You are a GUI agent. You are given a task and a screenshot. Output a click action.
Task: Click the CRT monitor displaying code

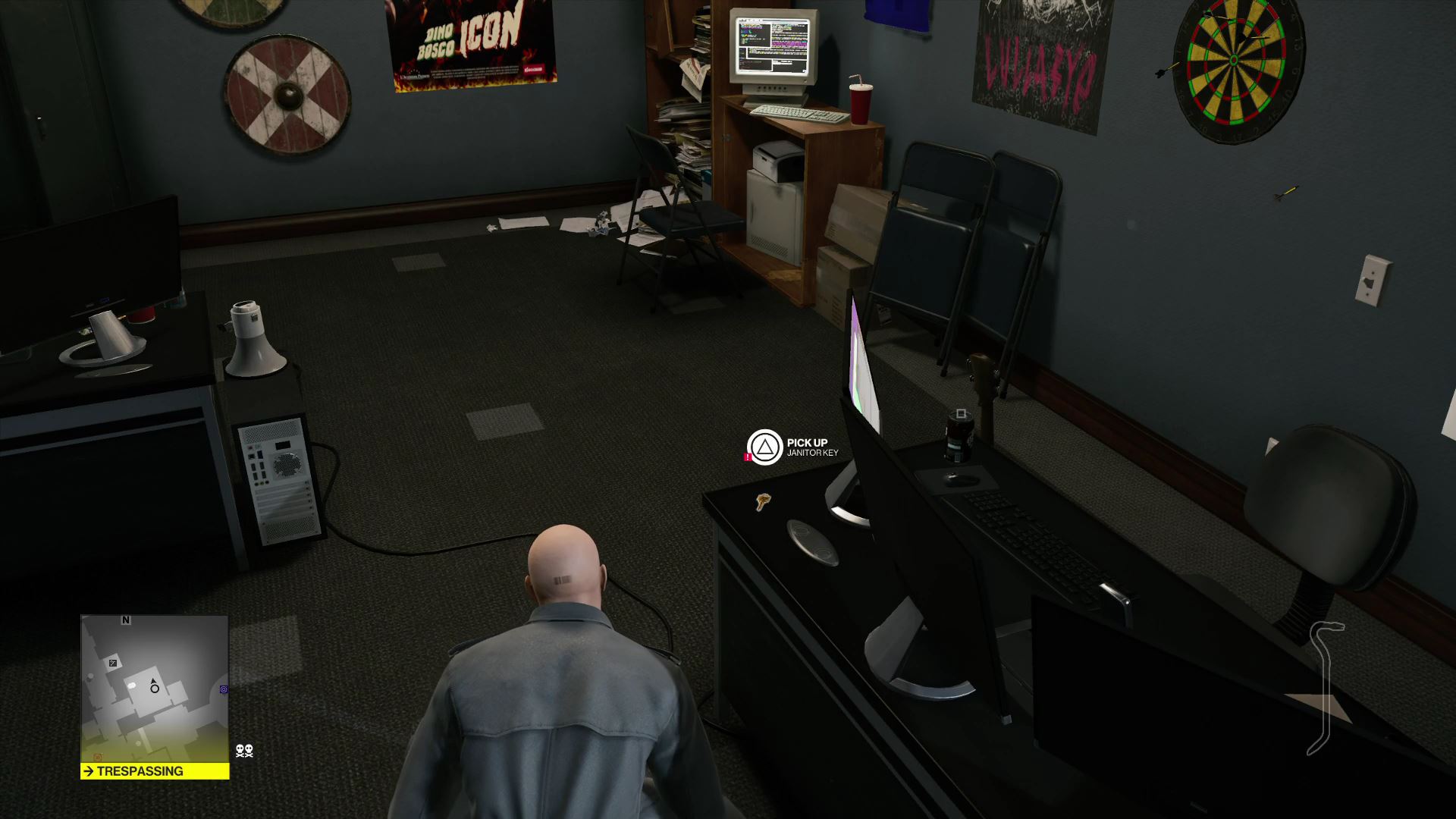[772, 45]
